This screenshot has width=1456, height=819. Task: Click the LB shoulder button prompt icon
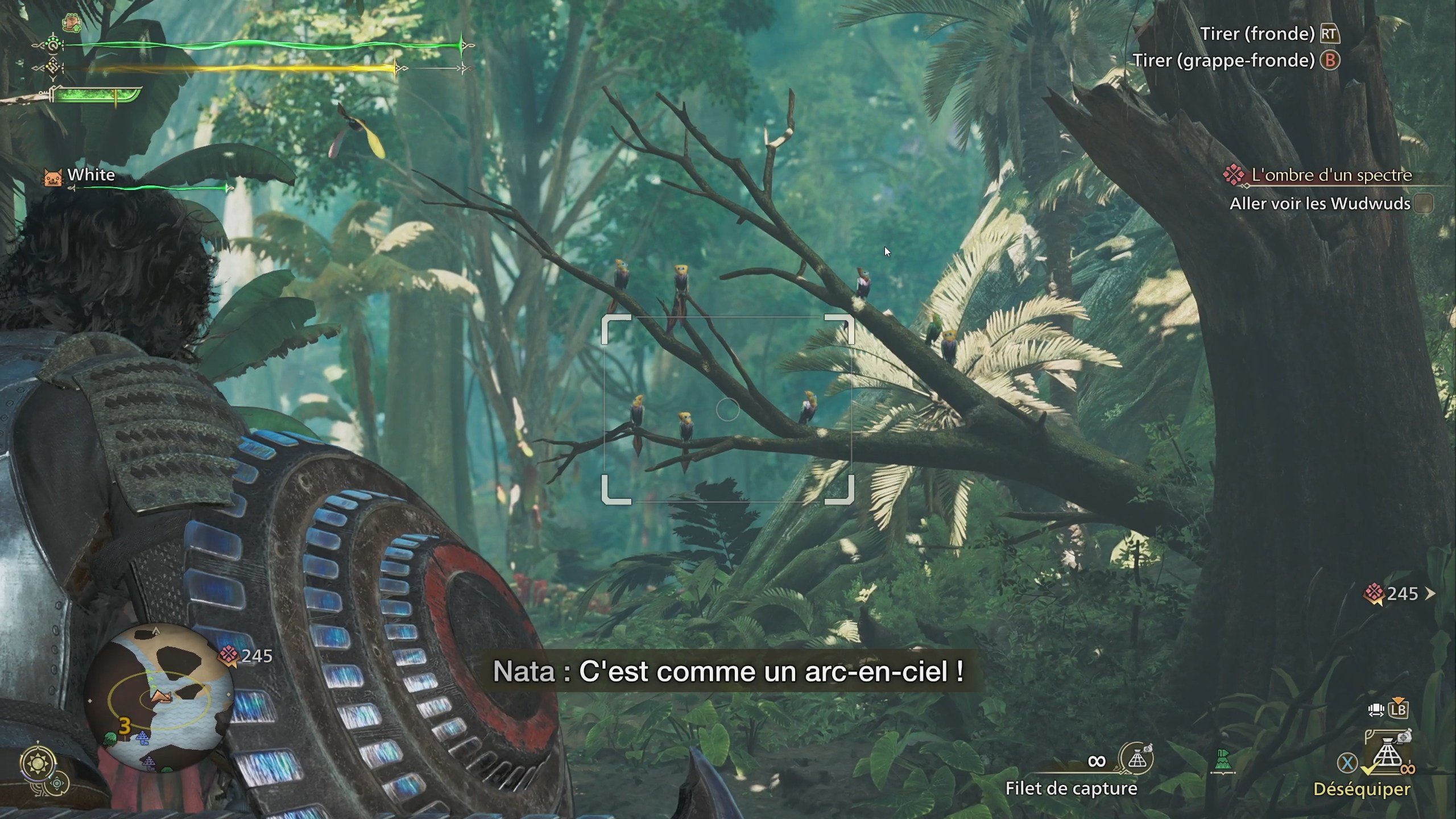1398,711
